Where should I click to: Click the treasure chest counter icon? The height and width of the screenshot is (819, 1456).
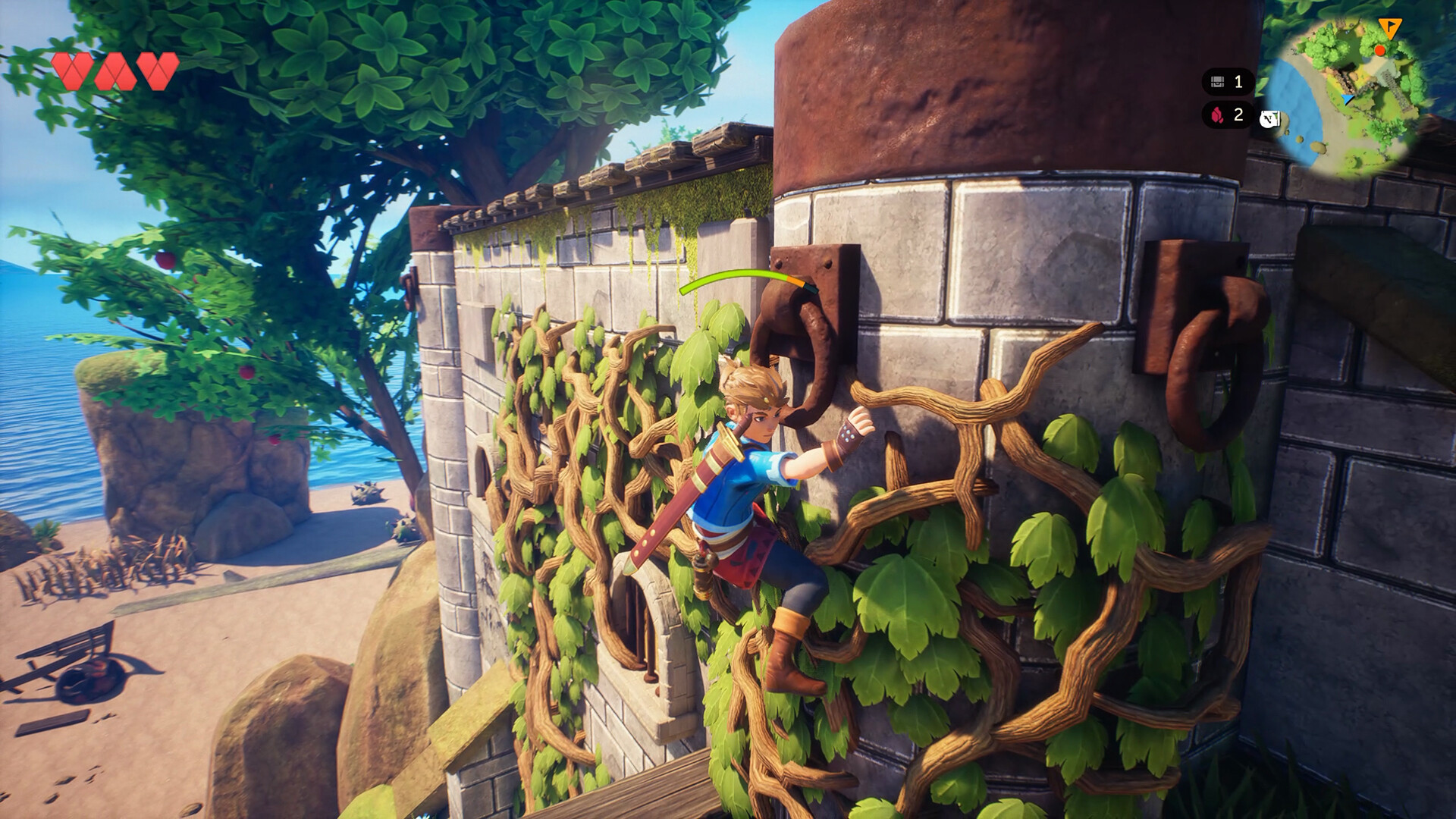[1217, 82]
